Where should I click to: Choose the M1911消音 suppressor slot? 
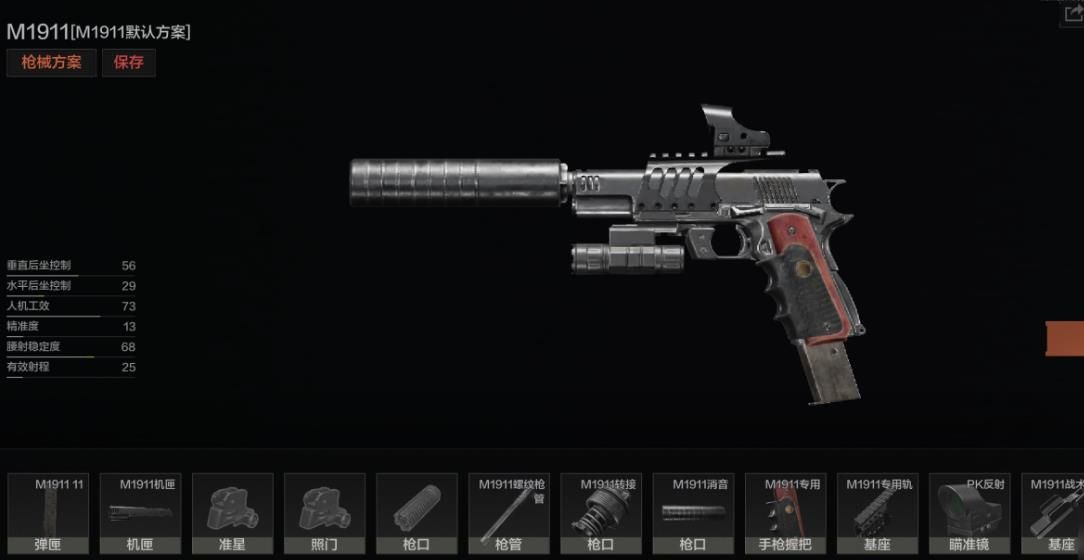(693, 514)
